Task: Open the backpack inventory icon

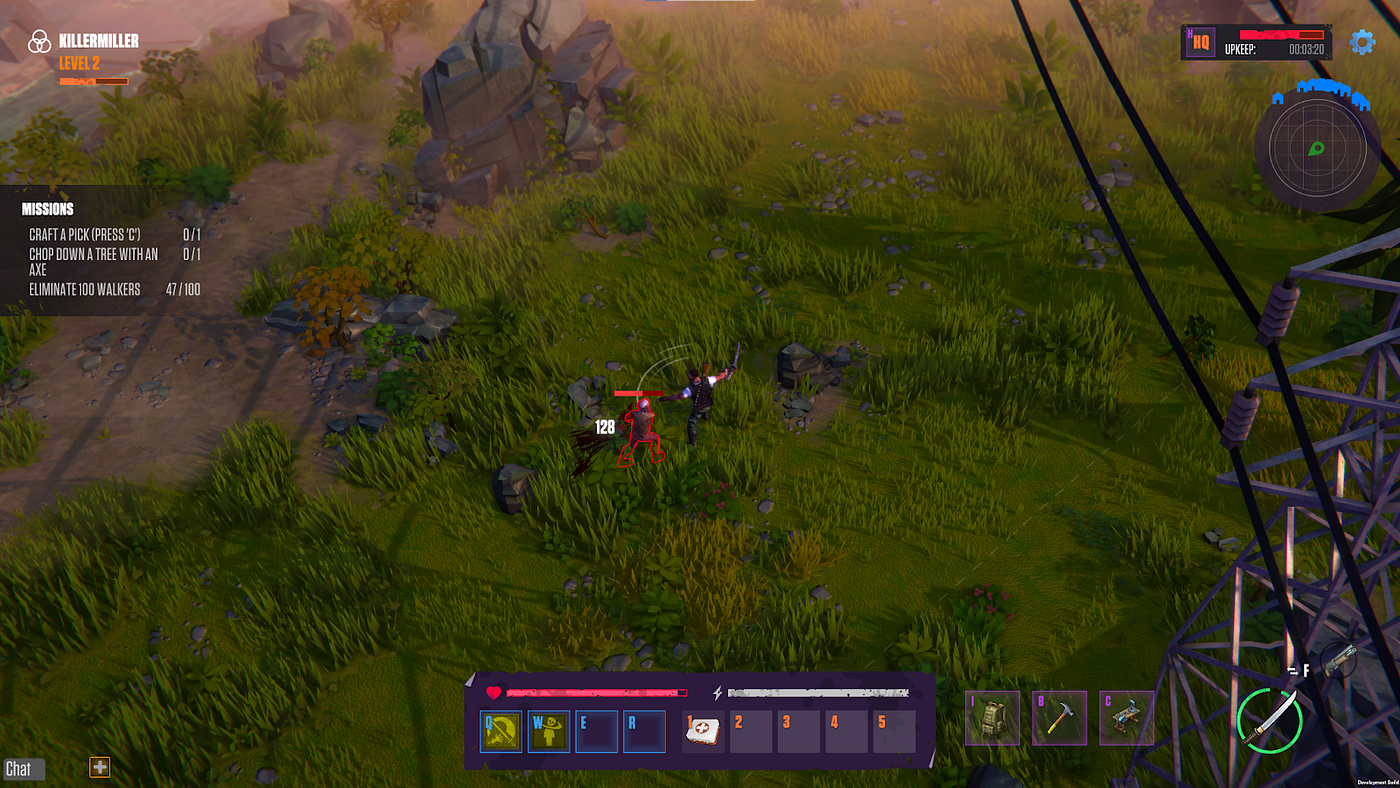Action: [992, 717]
